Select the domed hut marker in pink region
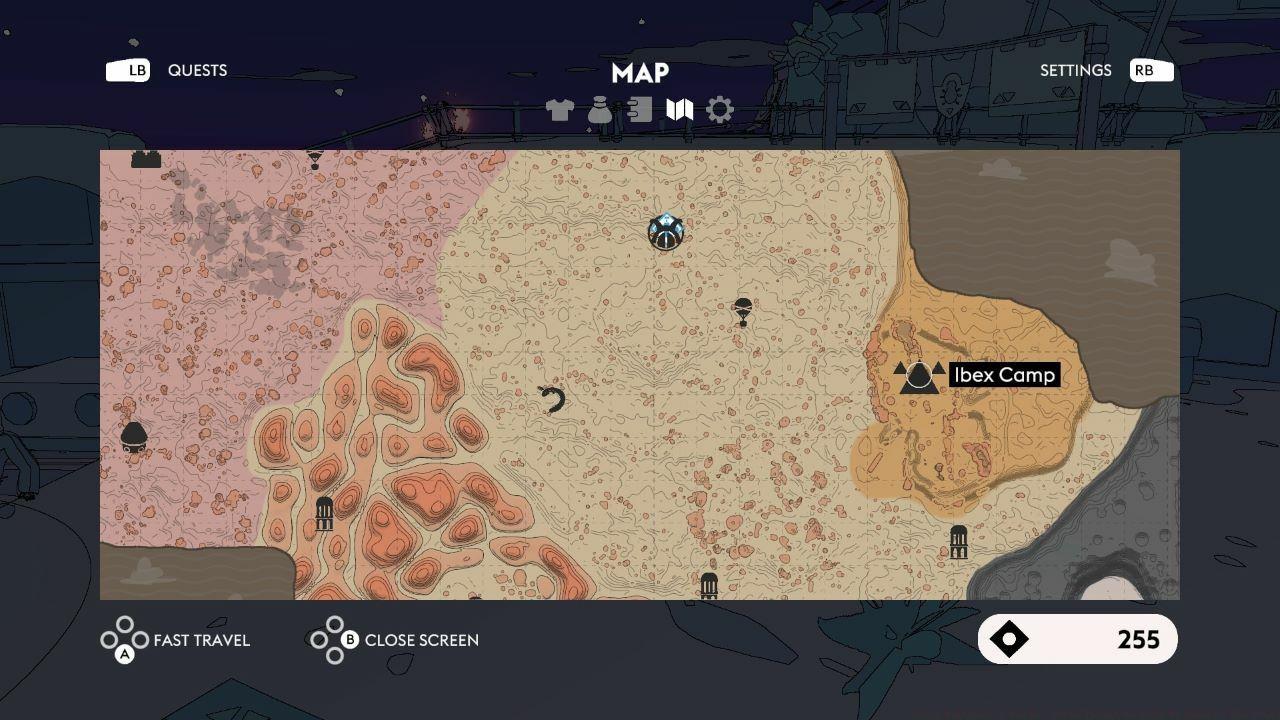Image resolution: width=1280 pixels, height=720 pixels. pos(134,438)
